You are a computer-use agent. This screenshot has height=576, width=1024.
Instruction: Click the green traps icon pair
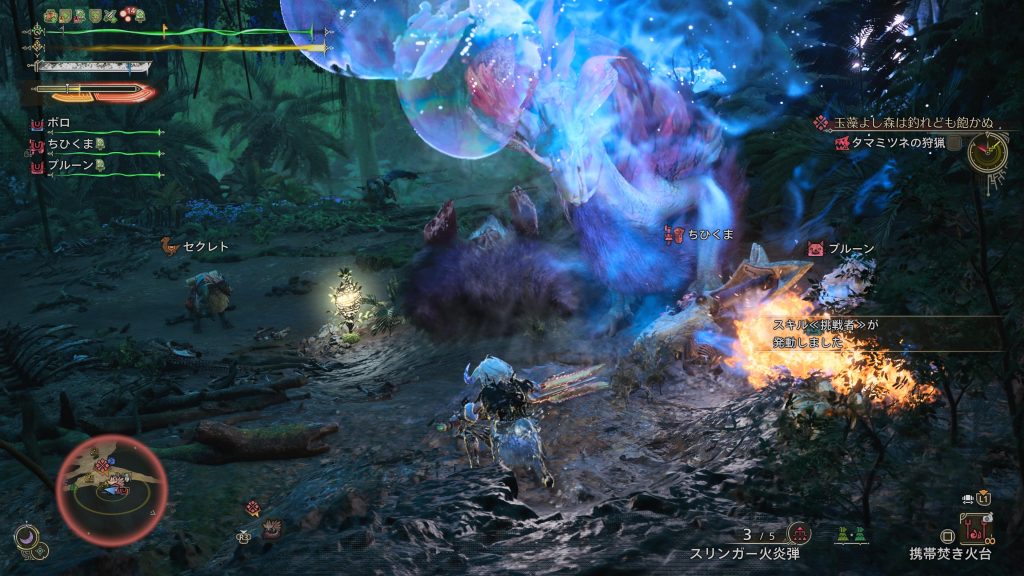(x=849, y=535)
